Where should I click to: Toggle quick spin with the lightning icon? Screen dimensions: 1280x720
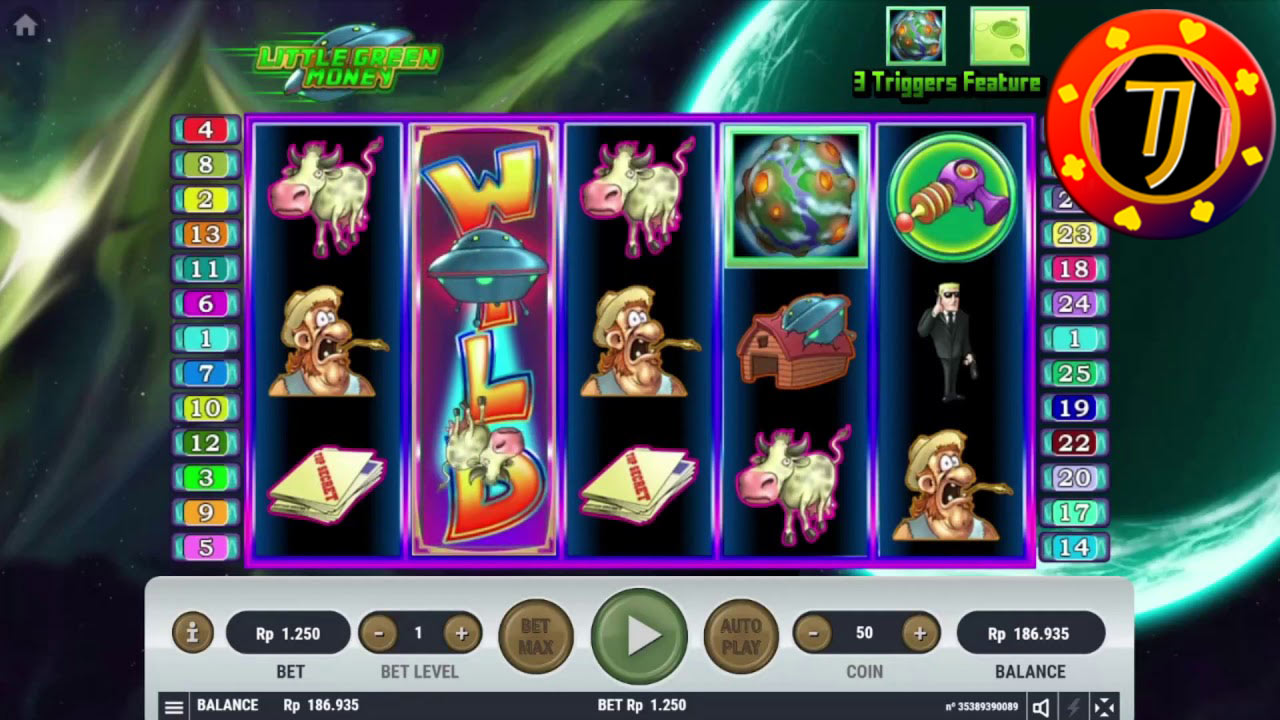pos(1071,705)
